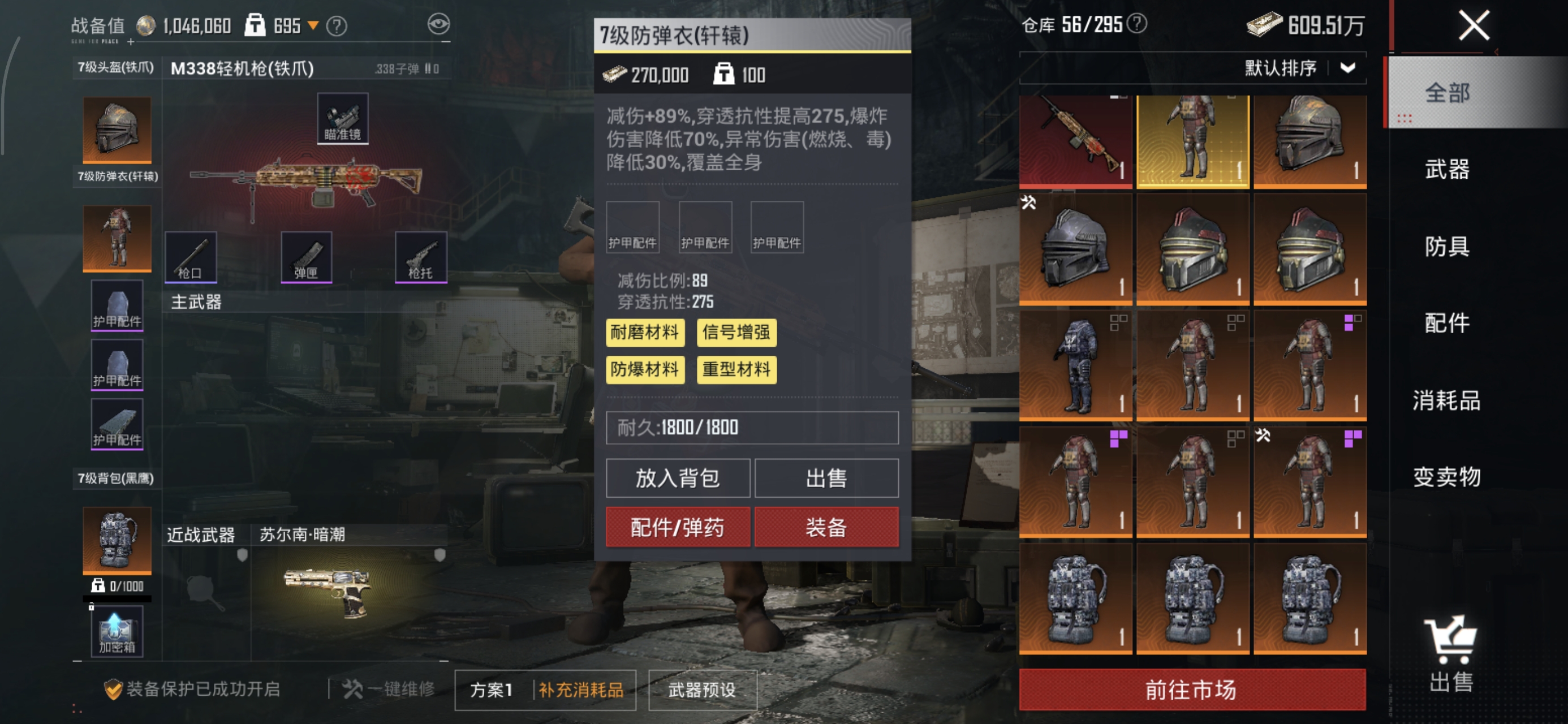Select the 全部 all-items tab
1568x724 pixels.
(x=1447, y=93)
